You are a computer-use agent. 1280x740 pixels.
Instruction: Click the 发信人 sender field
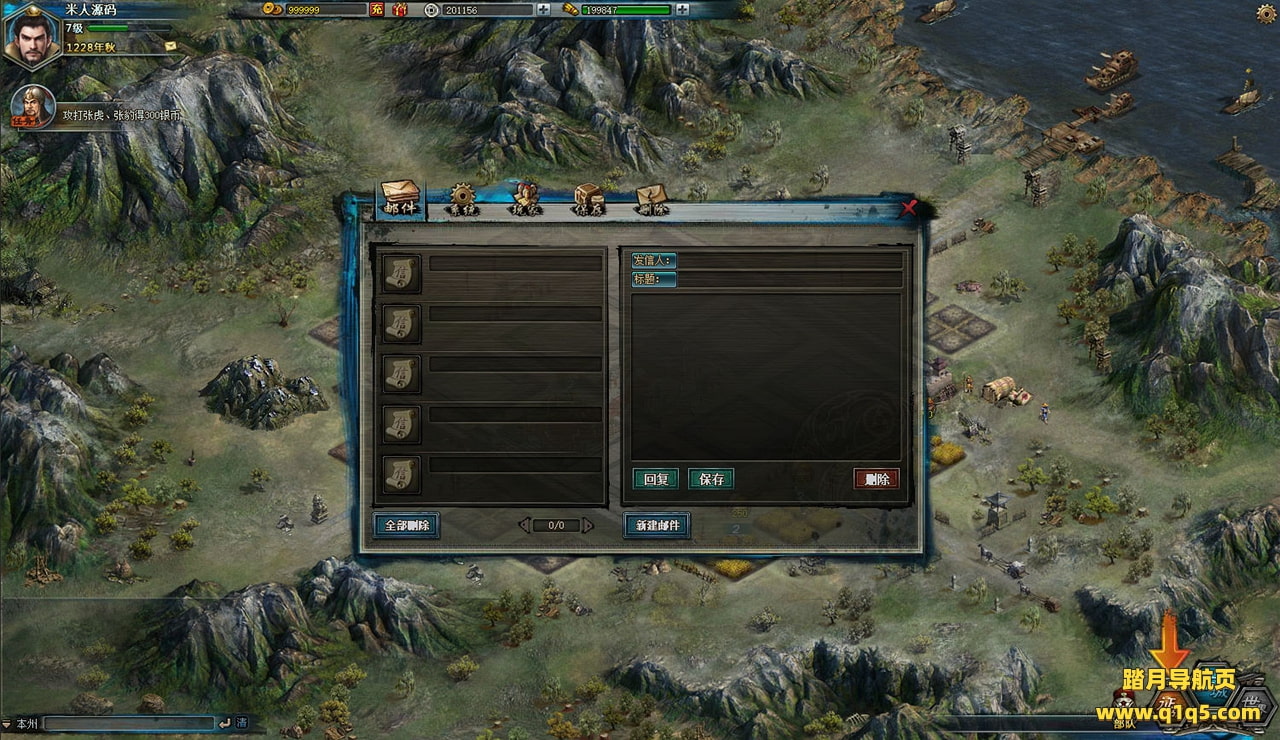(790, 261)
